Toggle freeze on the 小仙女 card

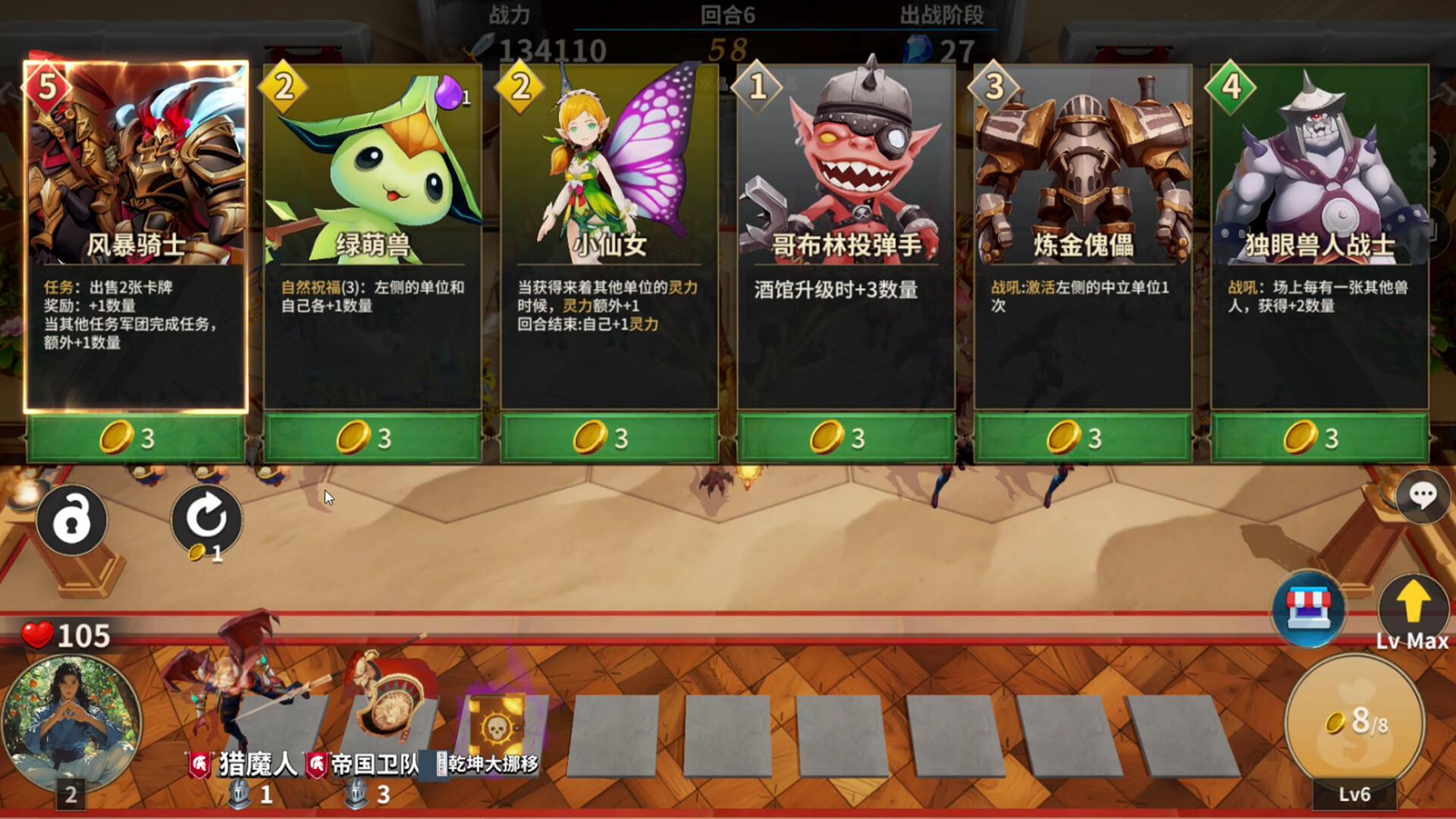pos(612,227)
